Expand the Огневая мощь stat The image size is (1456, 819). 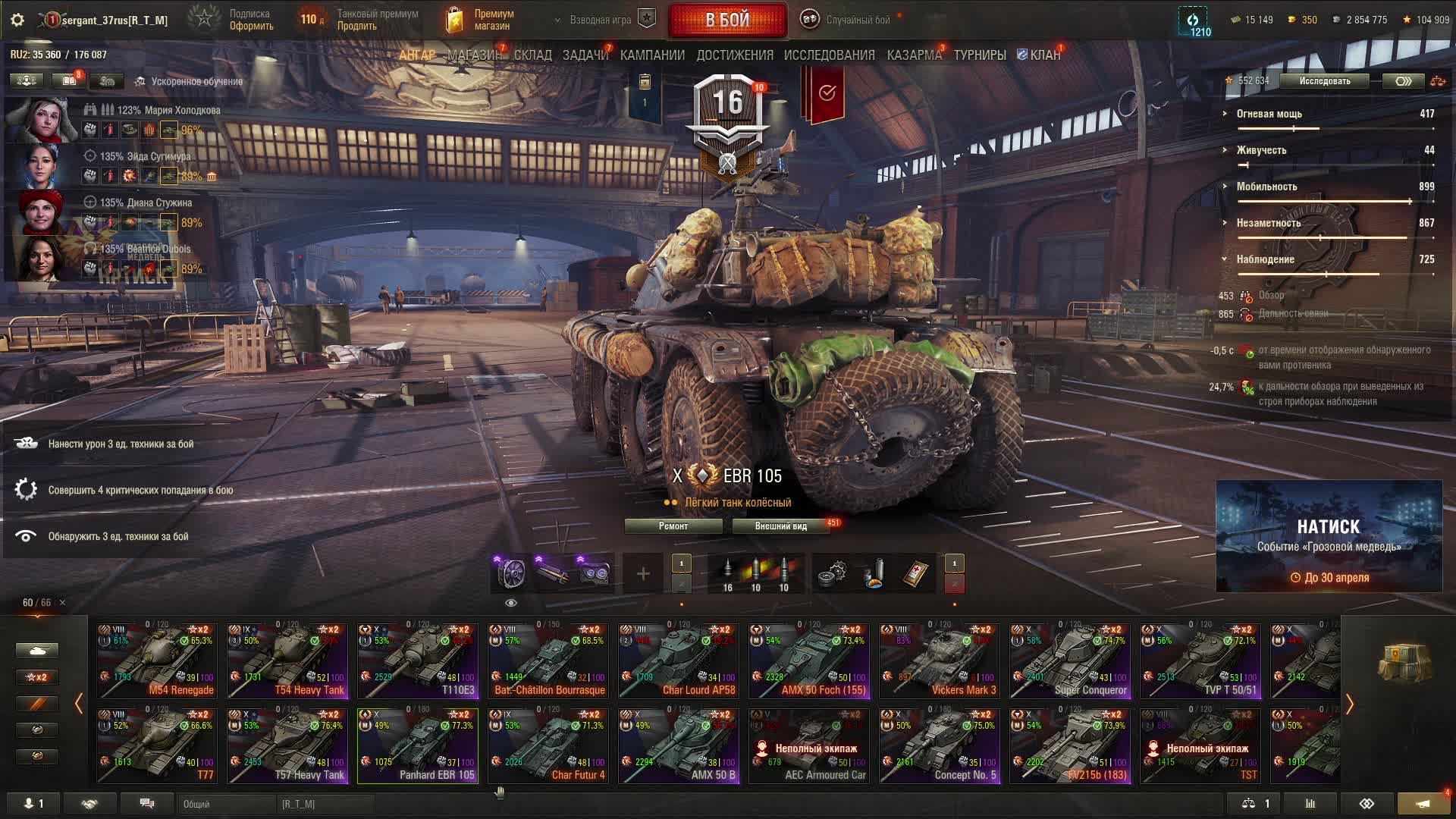point(1269,114)
